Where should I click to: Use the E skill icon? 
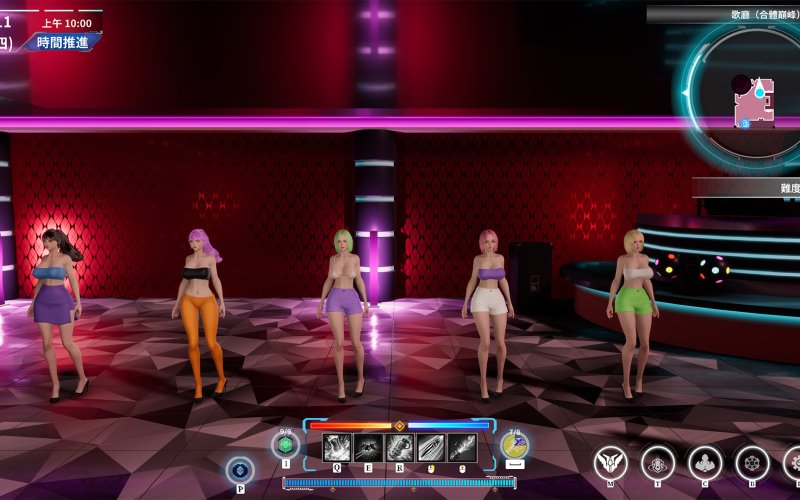(x=368, y=447)
